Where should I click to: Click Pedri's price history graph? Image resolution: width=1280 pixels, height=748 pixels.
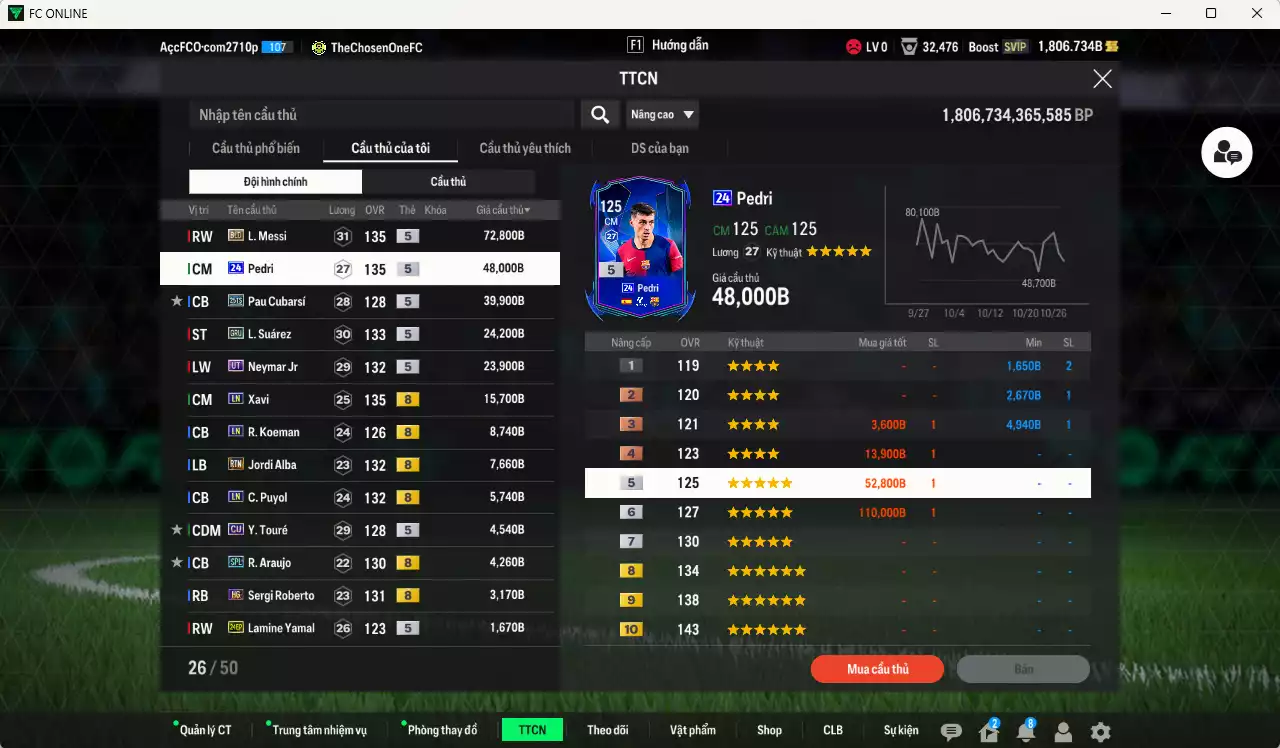coord(990,245)
